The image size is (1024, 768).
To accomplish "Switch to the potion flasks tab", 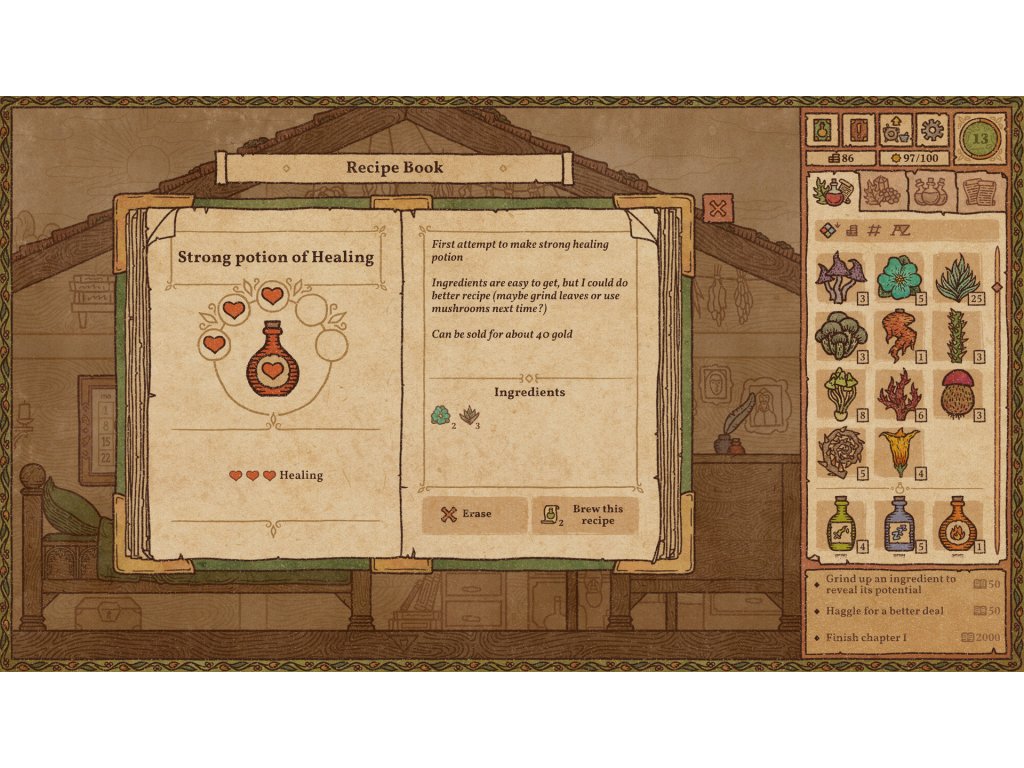I will (931, 189).
